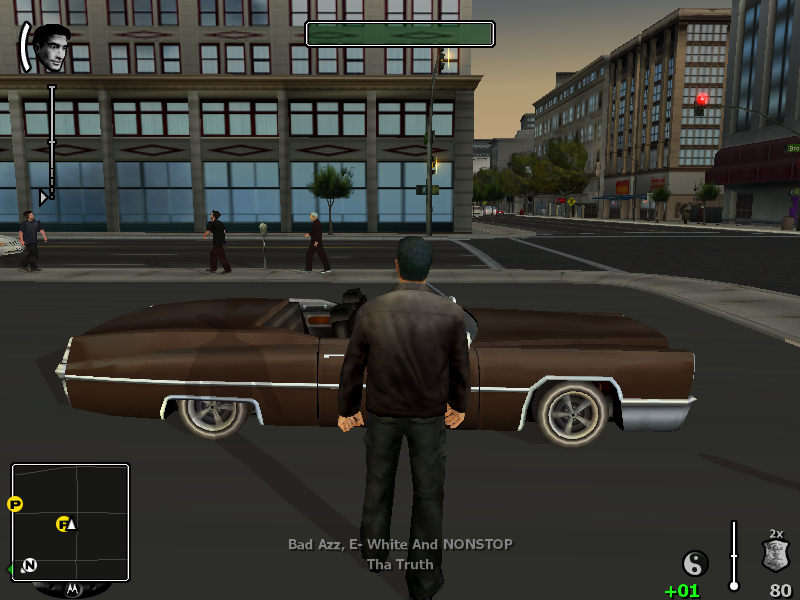Select the yellow marker at minimap center
The height and width of the screenshot is (600, 800).
coord(63,523)
